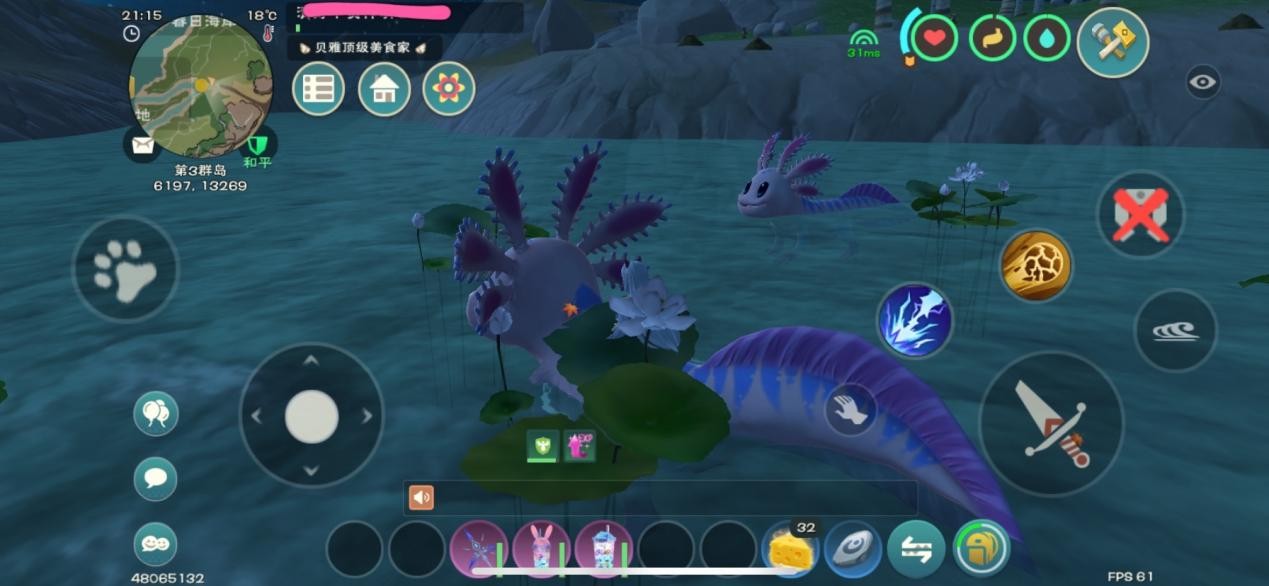1269x586 pixels.
Task: Use the wave dive skill button
Action: (1175, 331)
